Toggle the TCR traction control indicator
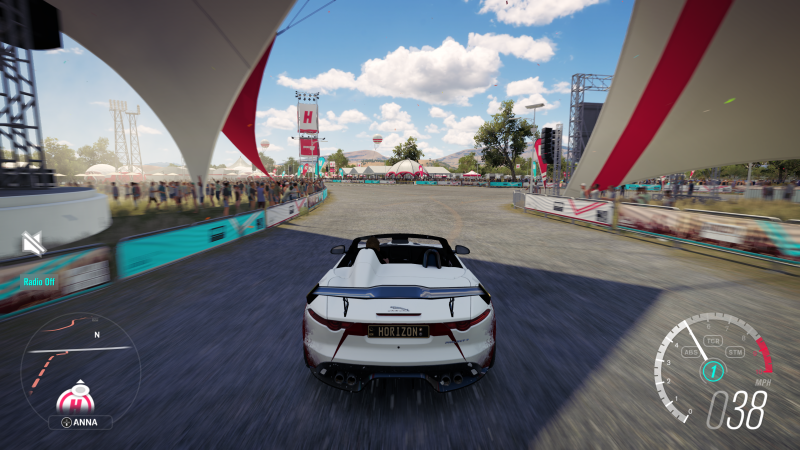The image size is (800, 450). pyautogui.click(x=713, y=341)
